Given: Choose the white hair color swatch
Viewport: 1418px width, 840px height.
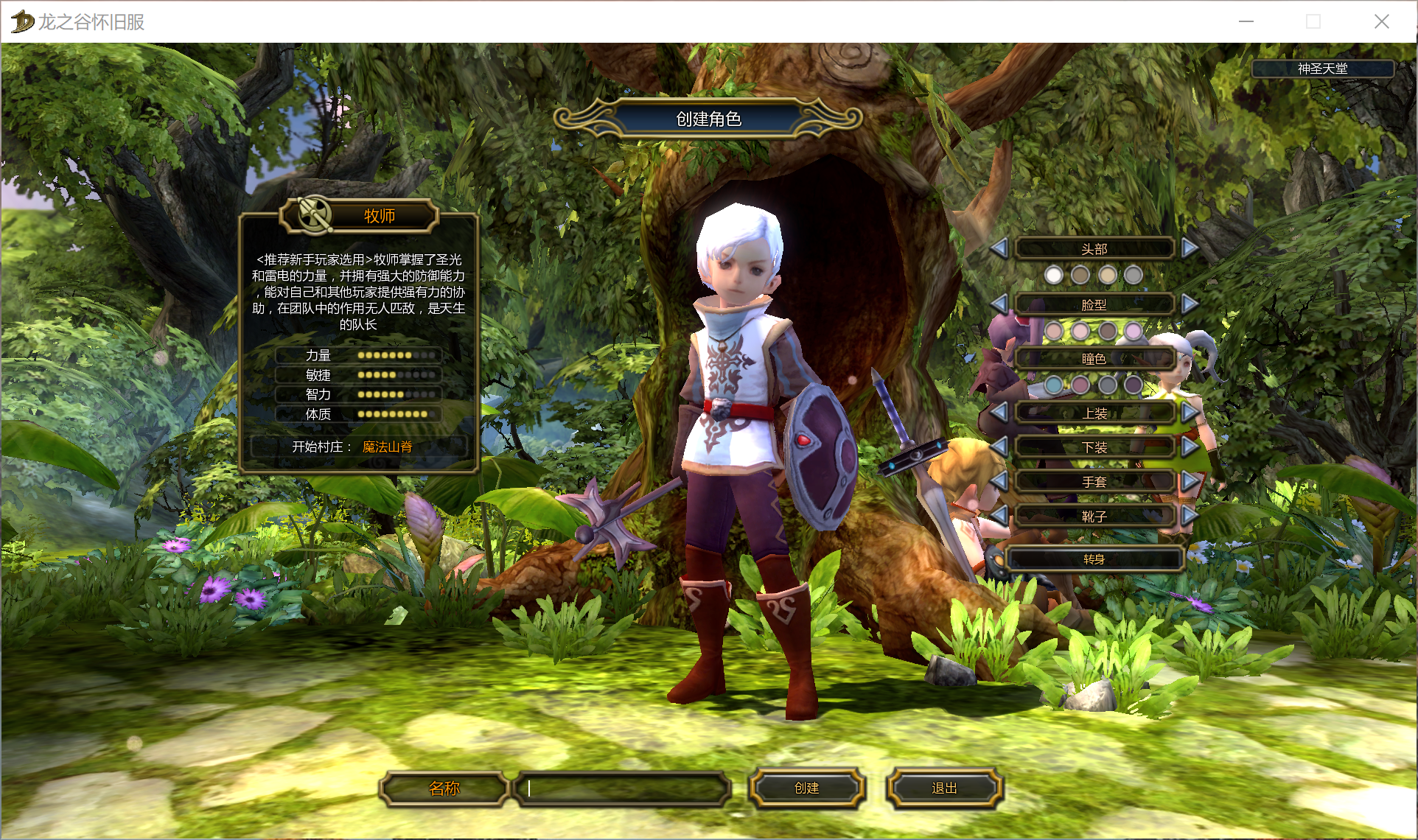Looking at the screenshot, I should pyautogui.click(x=1054, y=276).
